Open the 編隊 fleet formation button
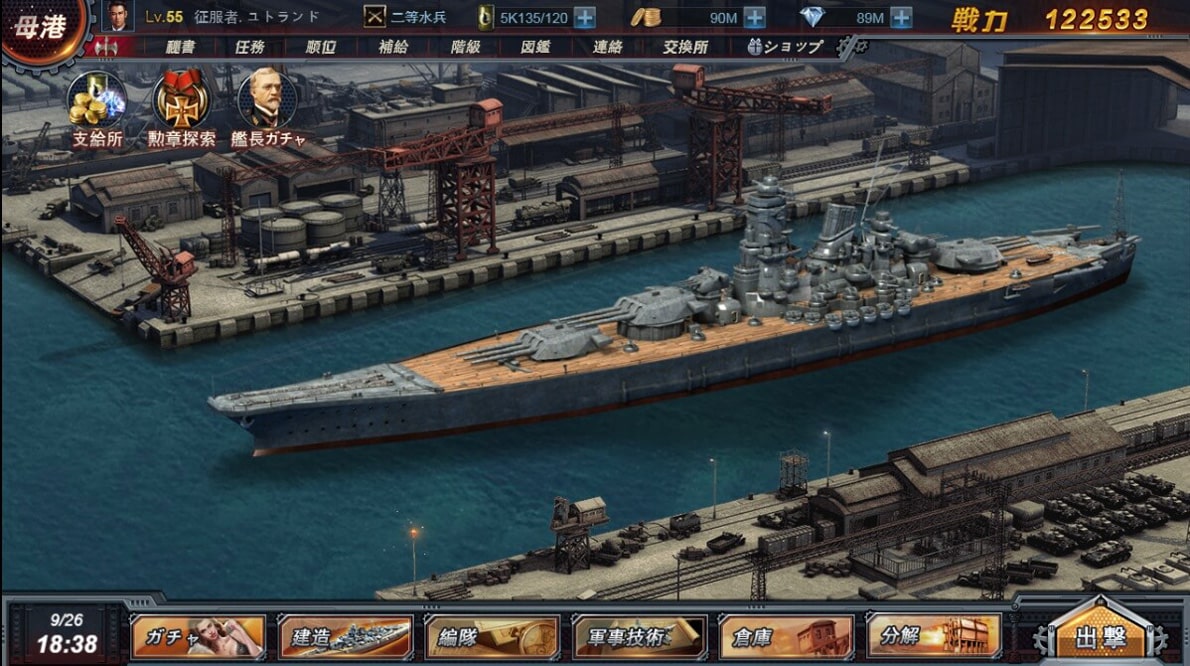1190x666 pixels. click(x=492, y=637)
